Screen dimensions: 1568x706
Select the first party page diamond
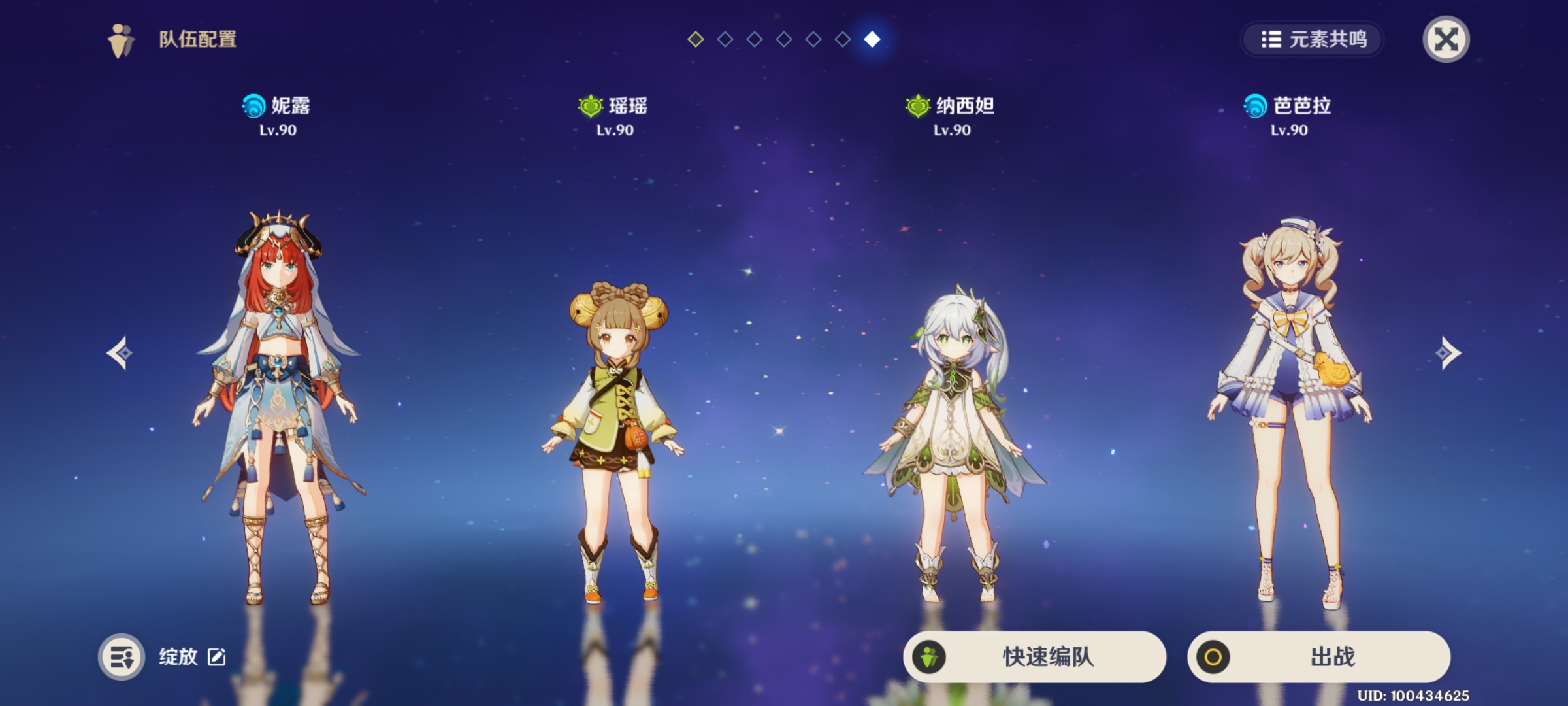pyautogui.click(x=696, y=39)
